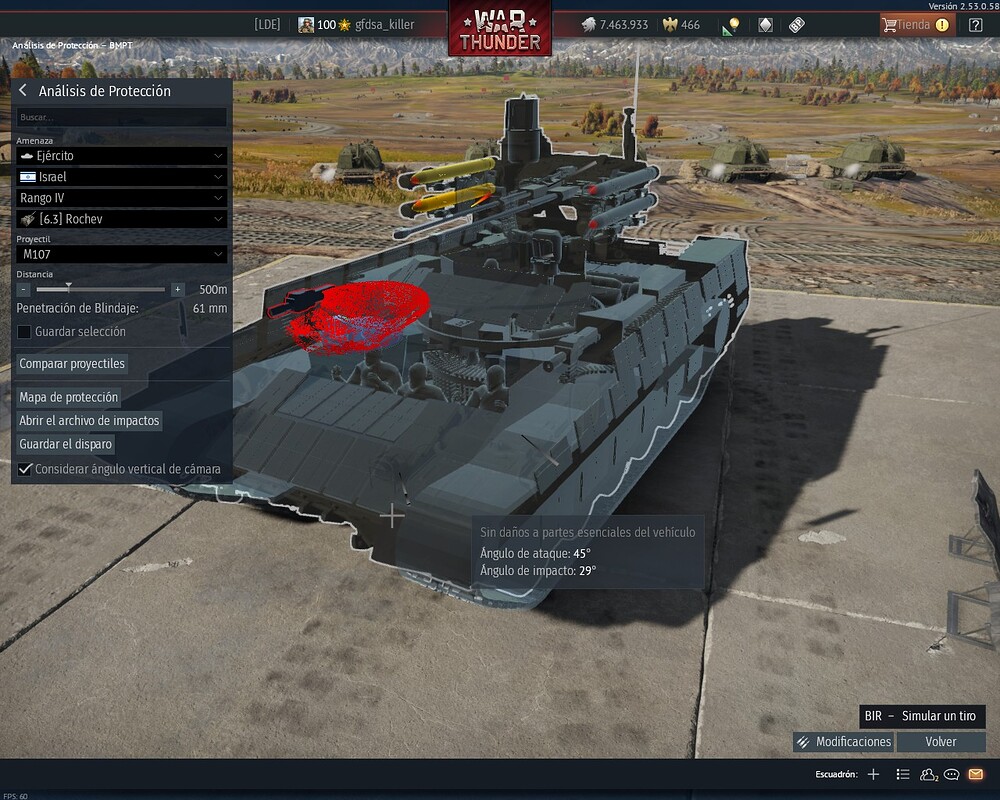Open the M107 projectile dropdown
Viewport: 1000px width, 800px height.
122,255
